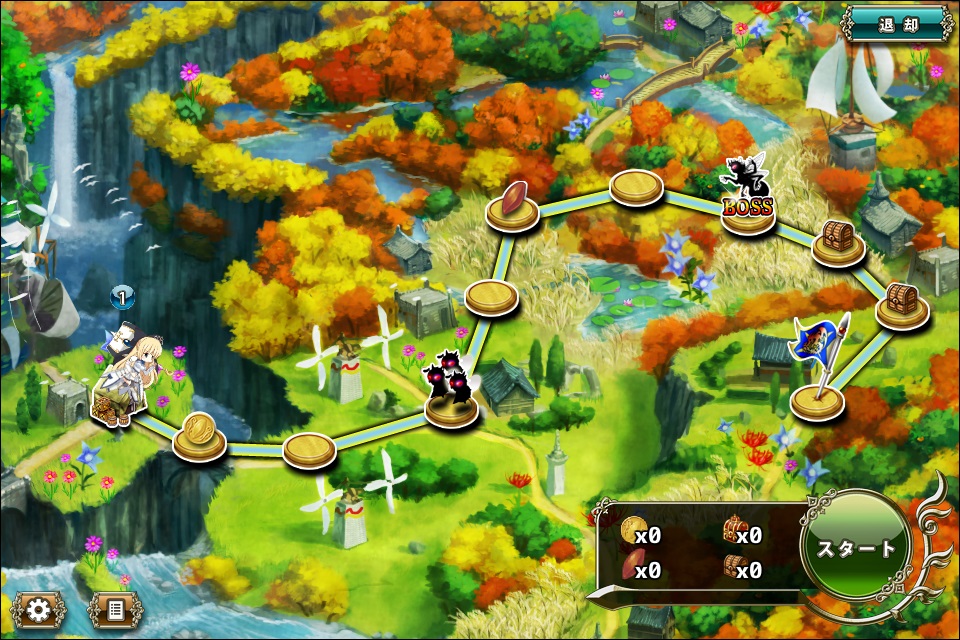Open settings with the gear icon
960x640 pixels.
39,609
